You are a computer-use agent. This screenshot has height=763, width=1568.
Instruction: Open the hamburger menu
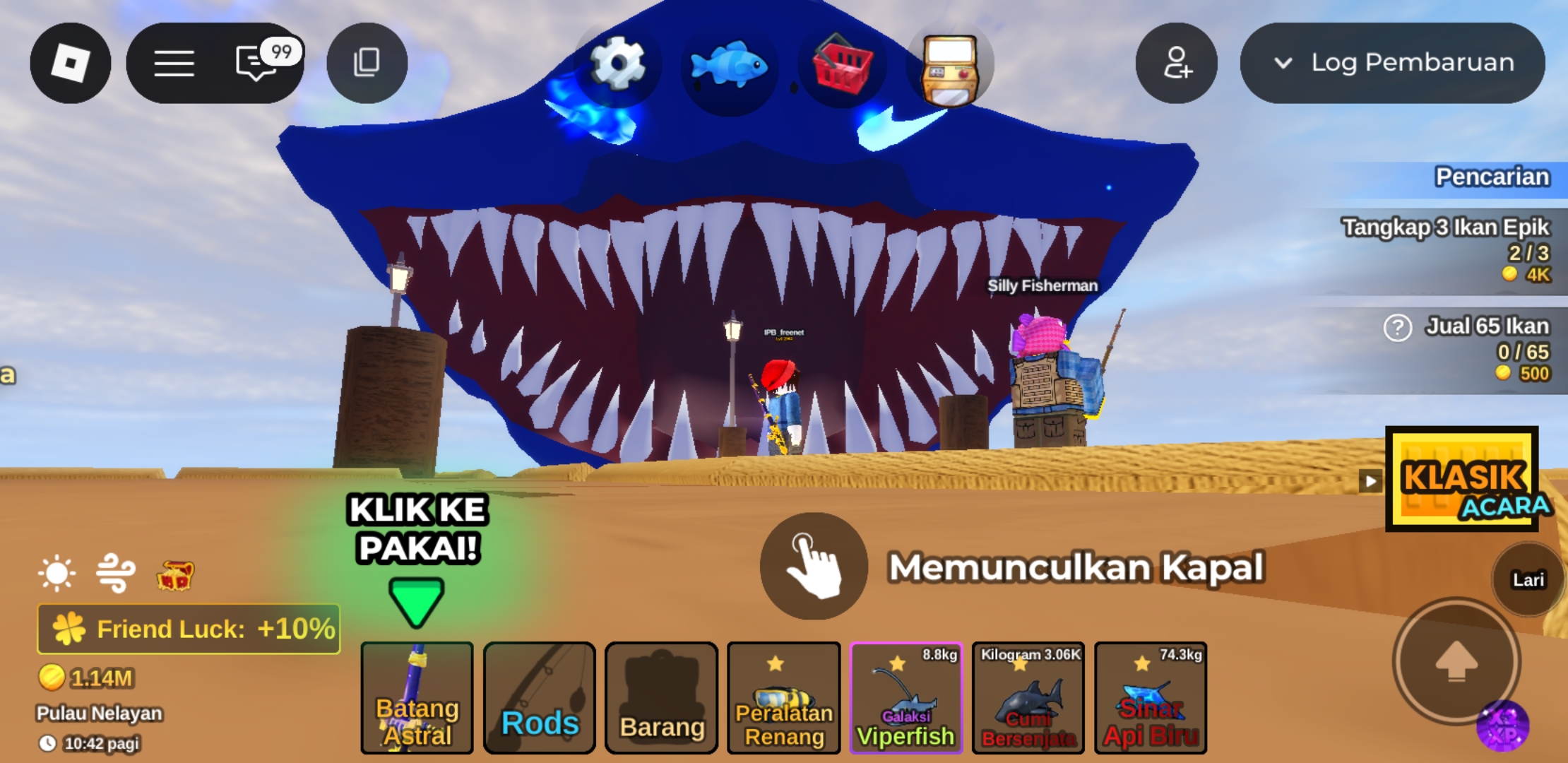174,63
